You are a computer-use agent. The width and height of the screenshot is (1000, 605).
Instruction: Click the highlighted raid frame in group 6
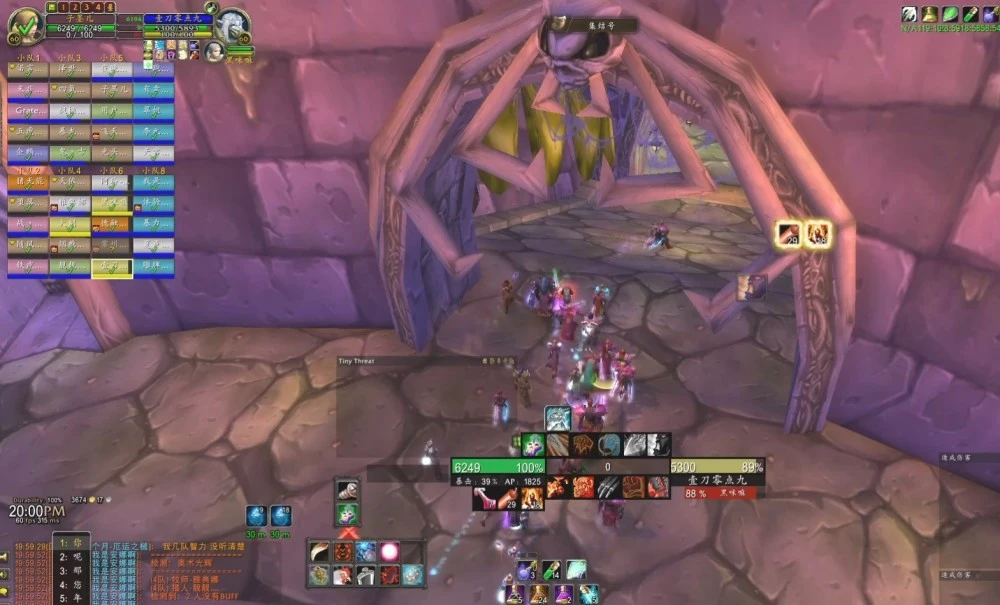click(112, 267)
